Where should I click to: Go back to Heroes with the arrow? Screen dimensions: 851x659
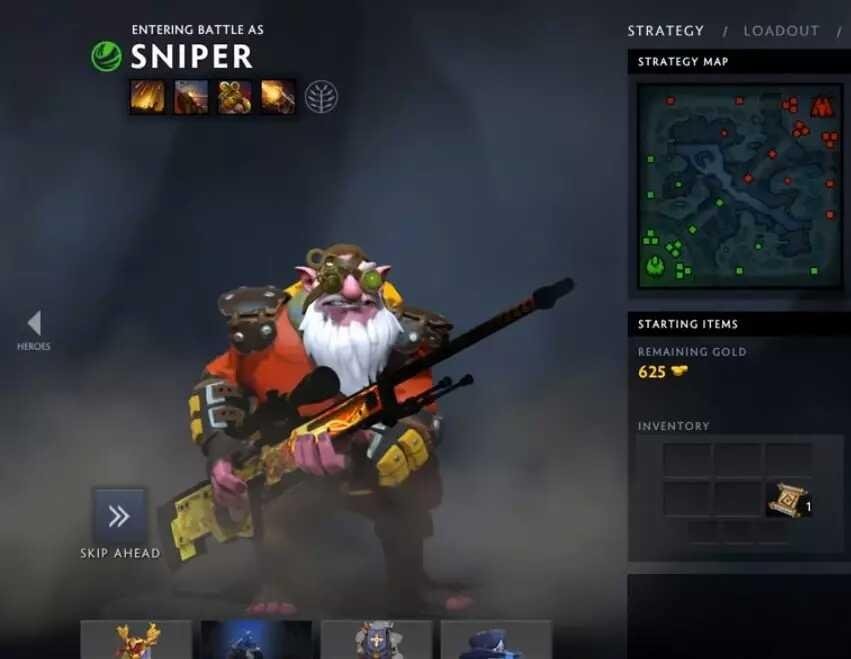tap(34, 323)
